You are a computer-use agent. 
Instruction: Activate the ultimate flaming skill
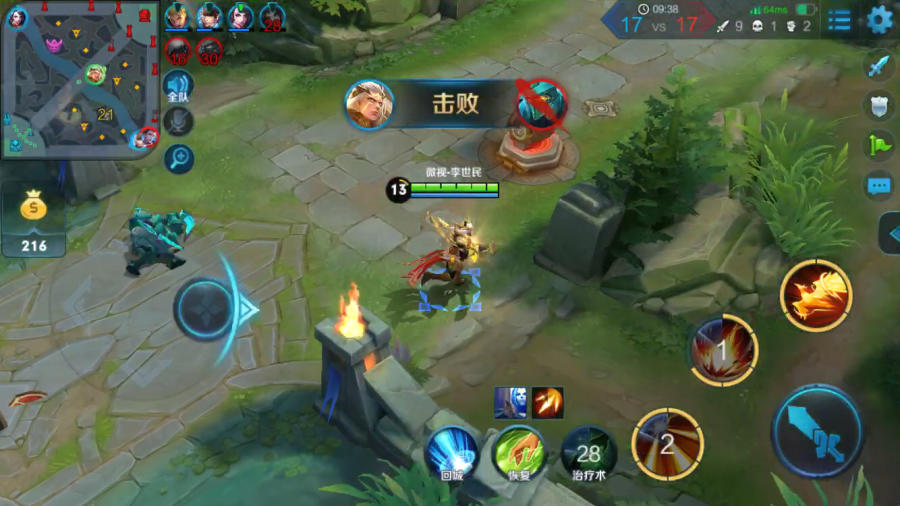click(816, 295)
